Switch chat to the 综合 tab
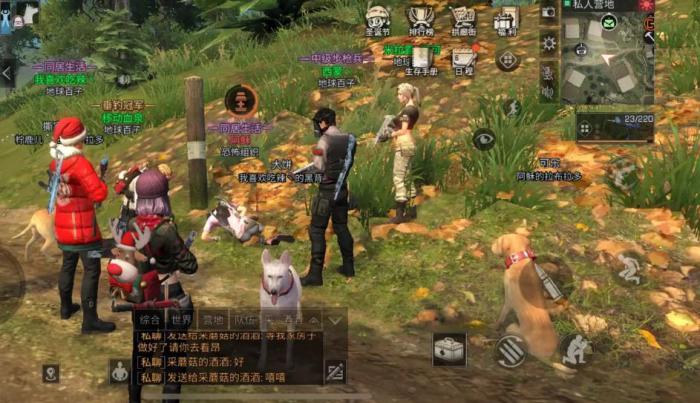Image resolution: width=700 pixels, height=403 pixels. (150, 320)
